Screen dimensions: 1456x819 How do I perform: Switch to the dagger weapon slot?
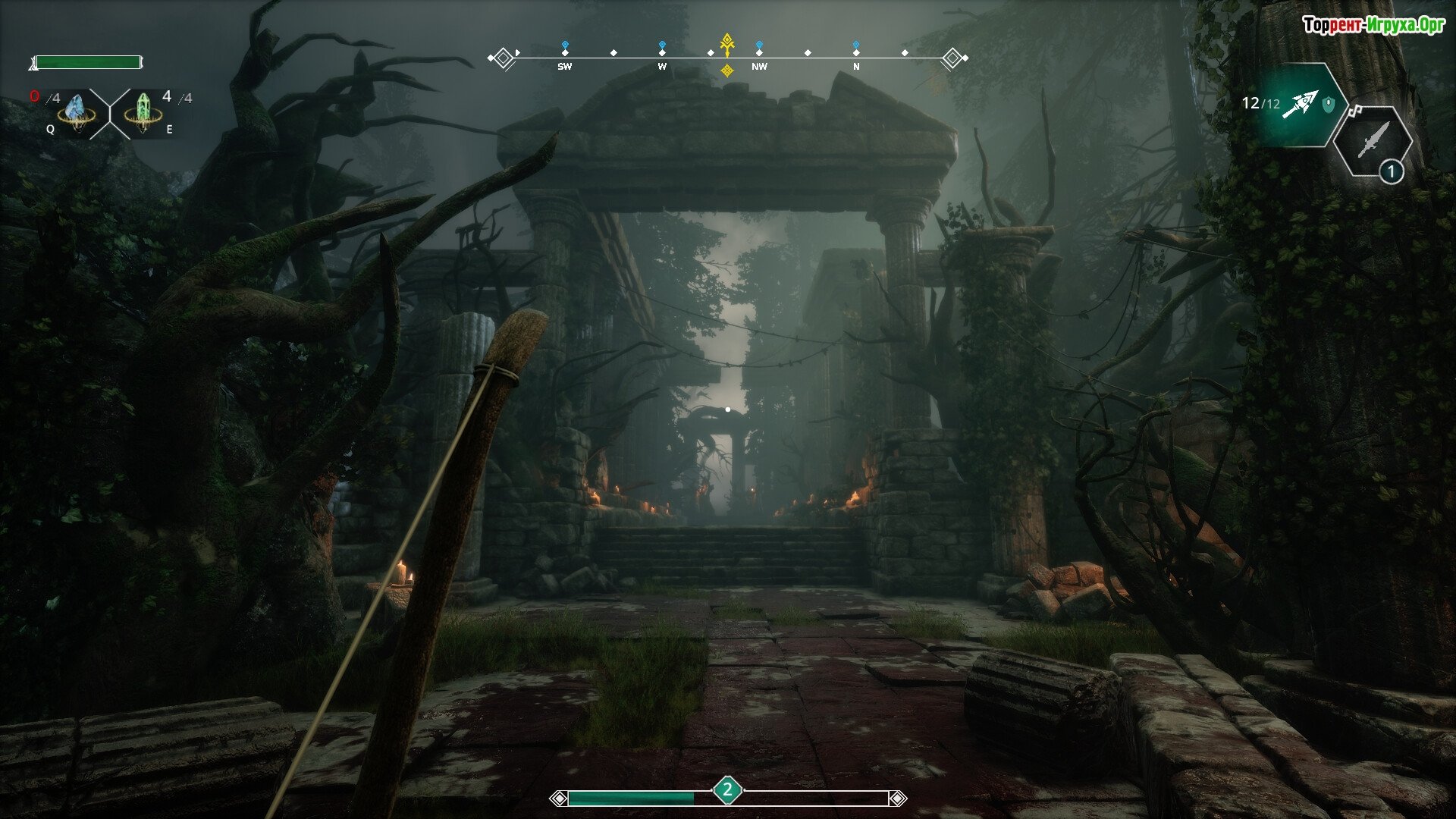(1373, 141)
